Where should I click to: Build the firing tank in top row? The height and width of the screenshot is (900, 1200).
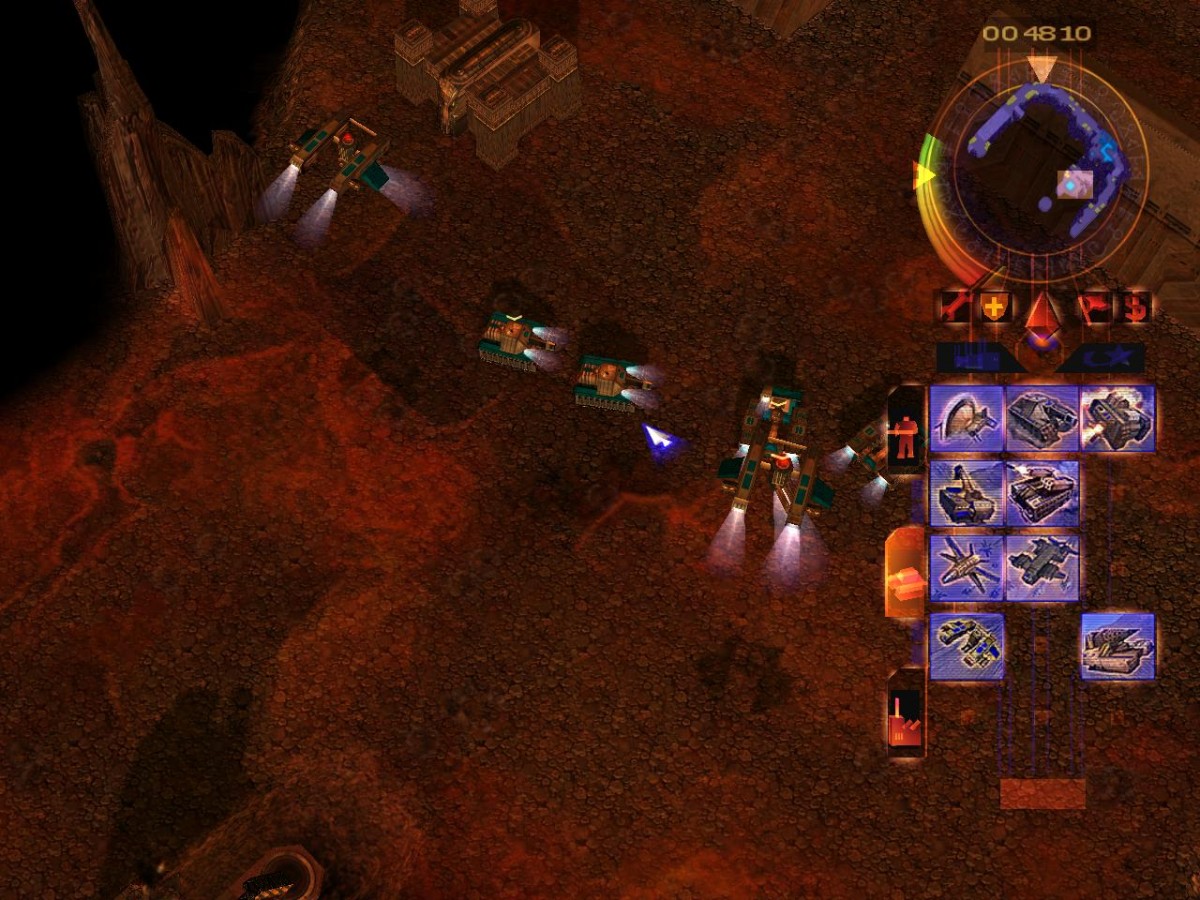tap(1117, 419)
